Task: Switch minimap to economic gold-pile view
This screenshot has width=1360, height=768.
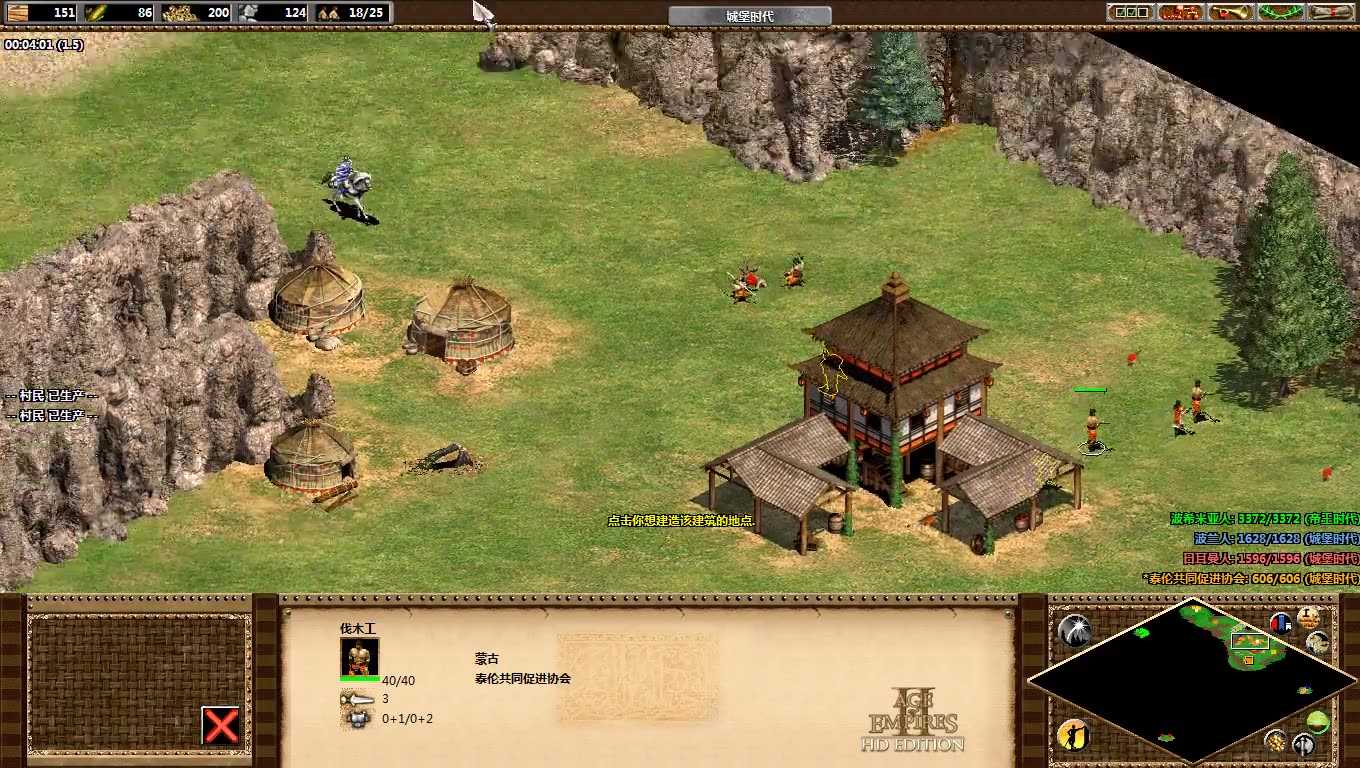Action: pos(1275,740)
